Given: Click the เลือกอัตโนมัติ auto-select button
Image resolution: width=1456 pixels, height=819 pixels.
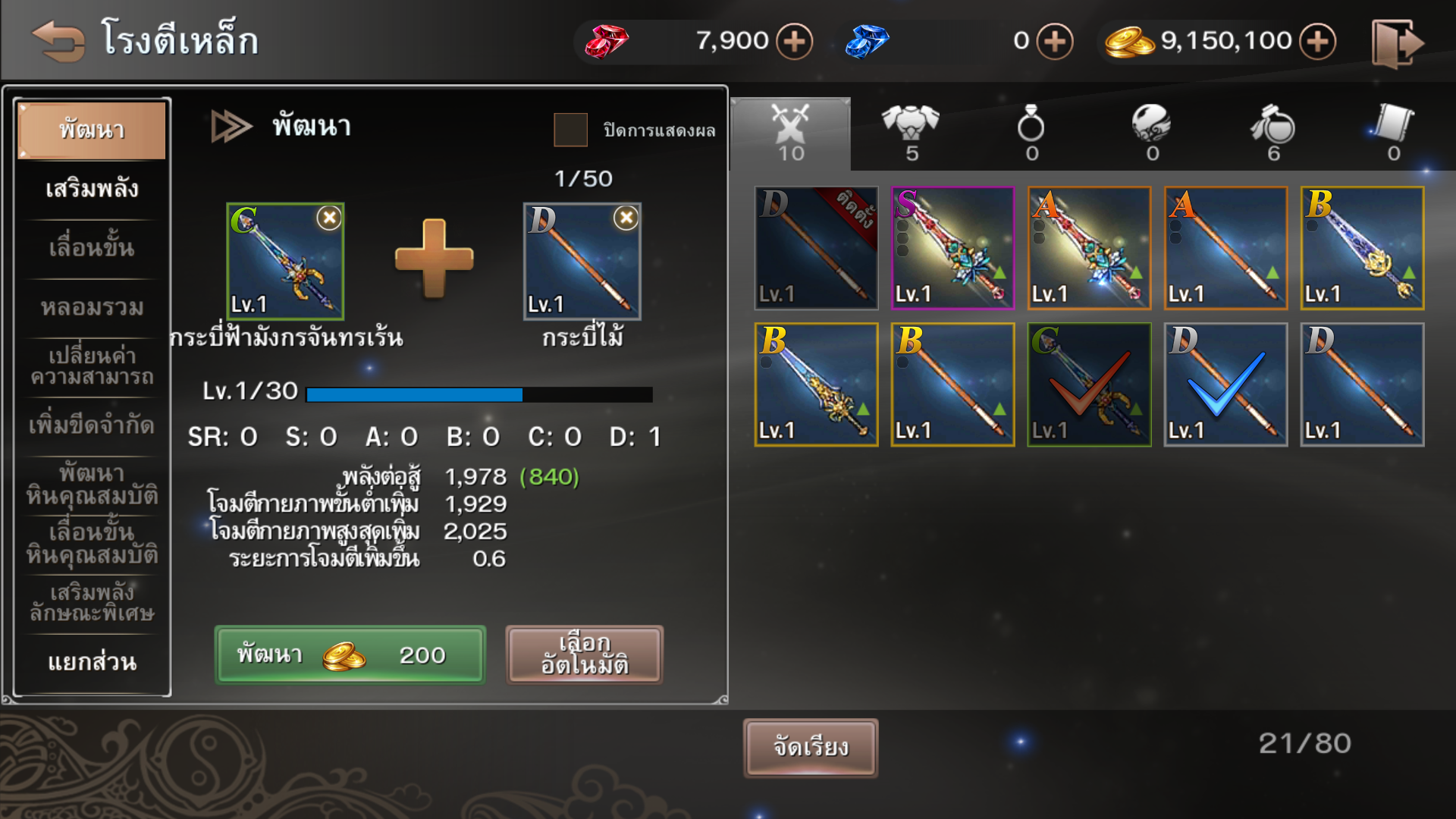Looking at the screenshot, I should point(584,654).
